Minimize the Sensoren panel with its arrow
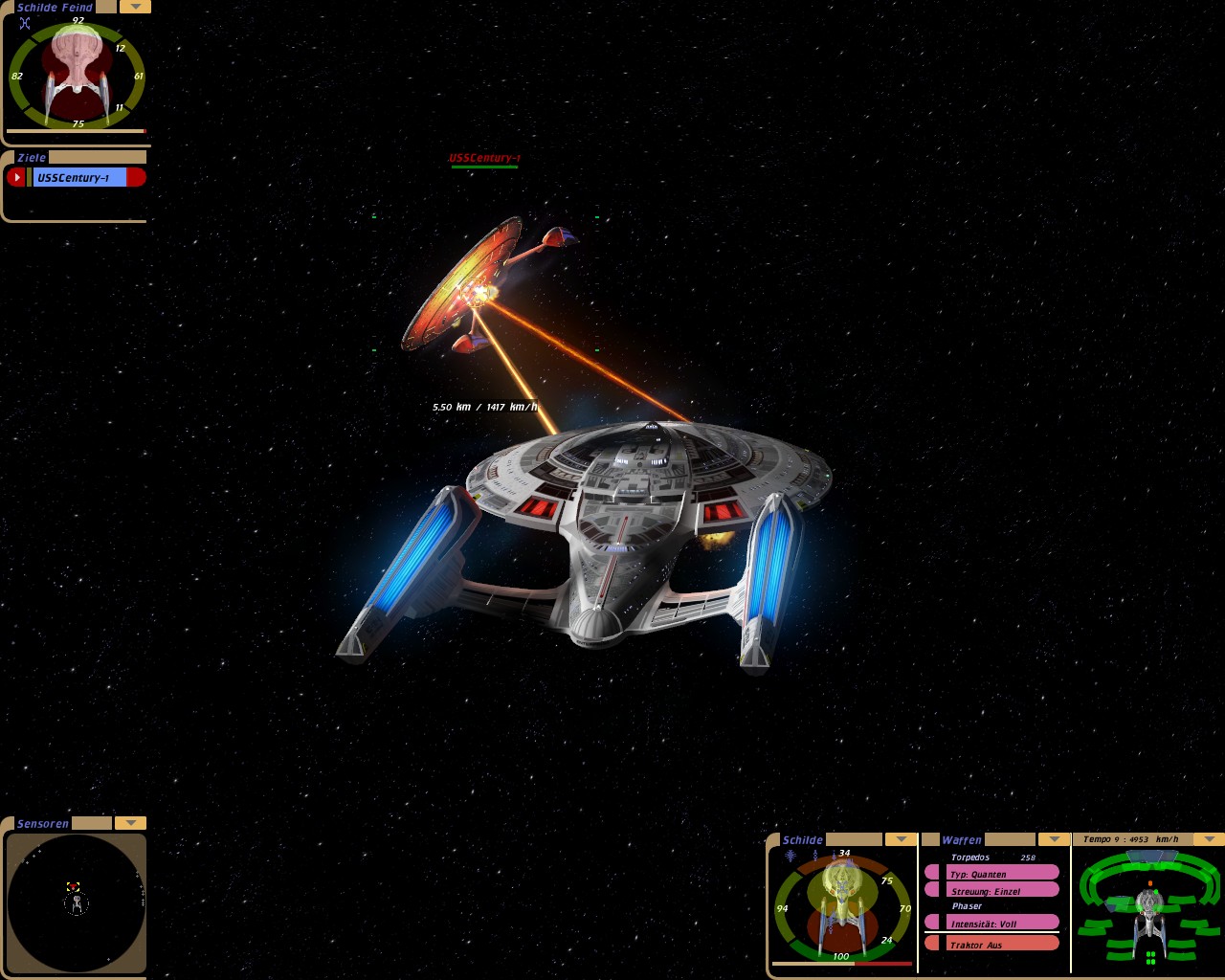This screenshot has width=1225, height=980. [x=130, y=823]
